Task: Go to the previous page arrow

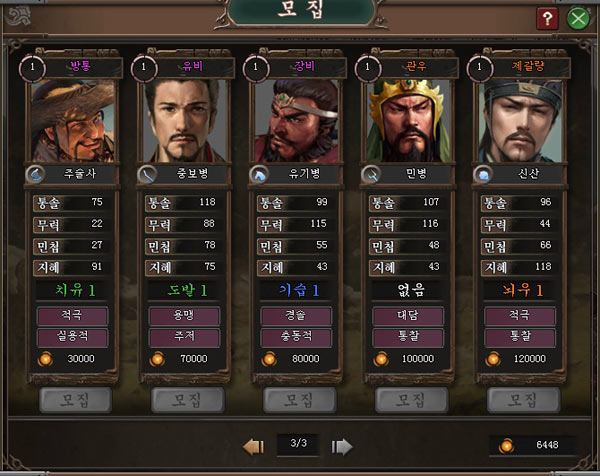Action: (253, 445)
